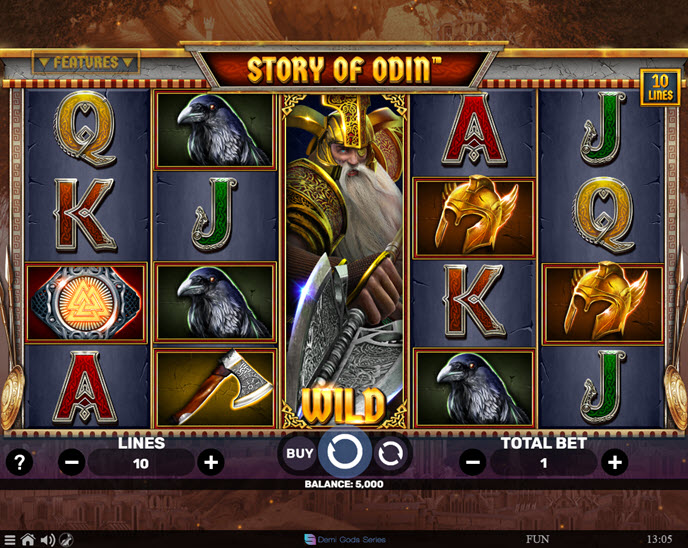Image resolution: width=688 pixels, height=548 pixels.
Task: Open the hamburger menu
Action: click(x=10, y=540)
